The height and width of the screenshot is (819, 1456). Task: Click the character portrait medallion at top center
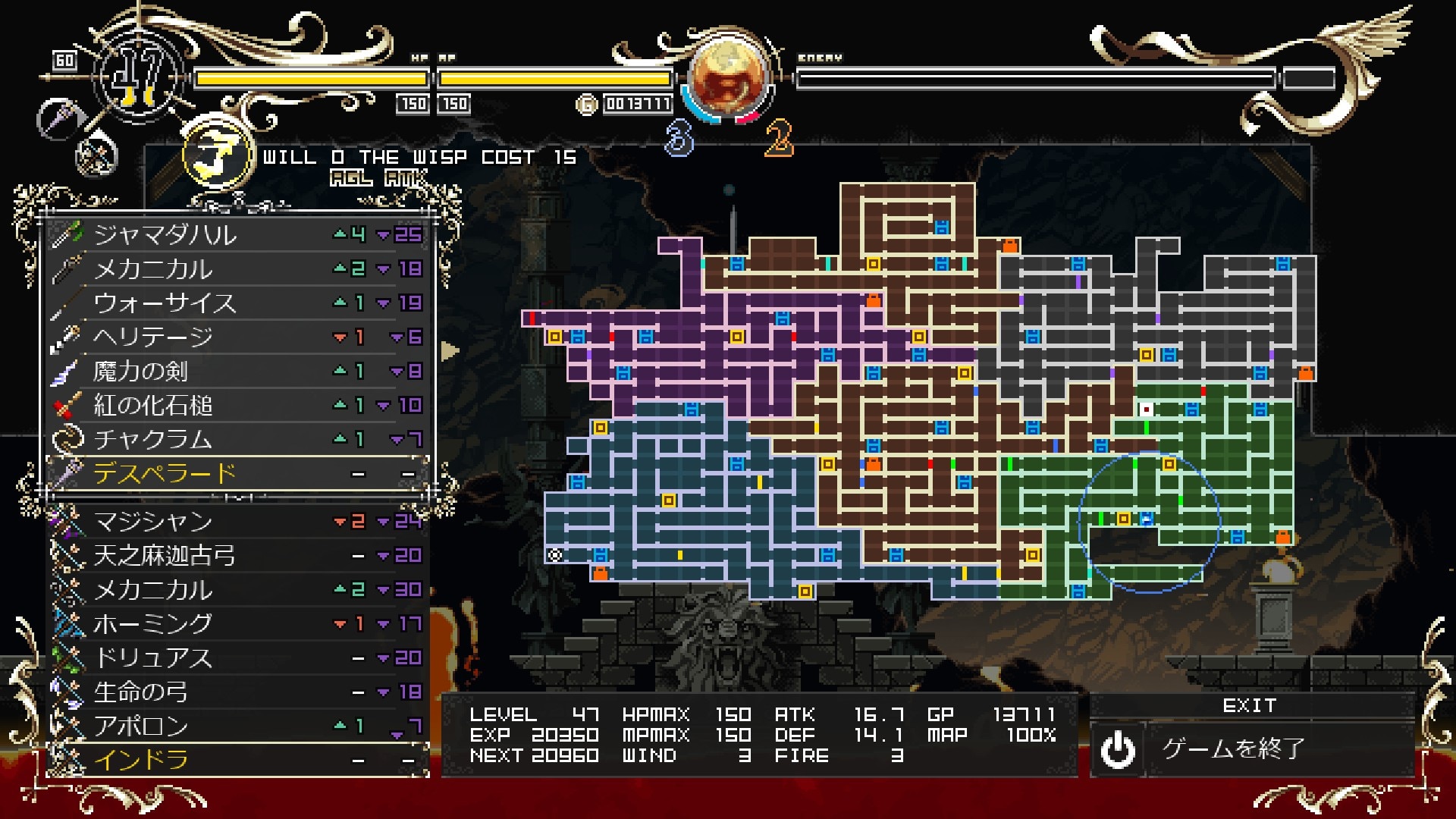[x=726, y=76]
